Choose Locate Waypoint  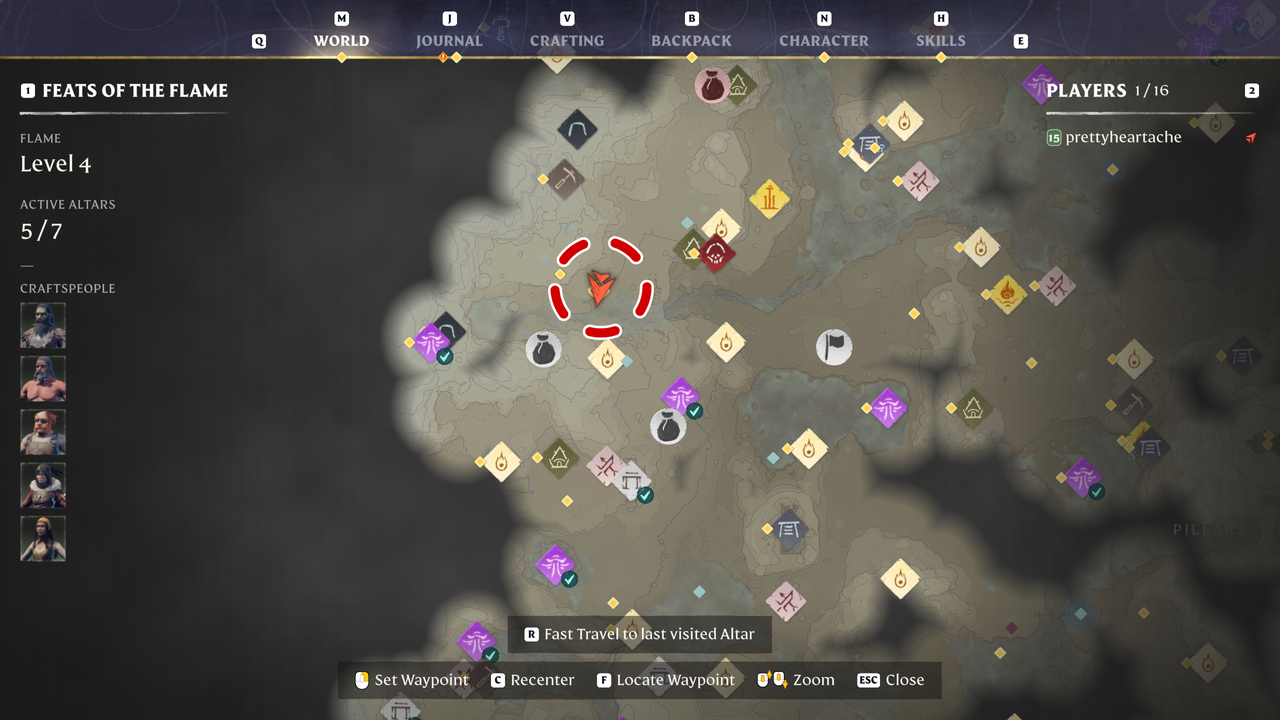point(666,680)
